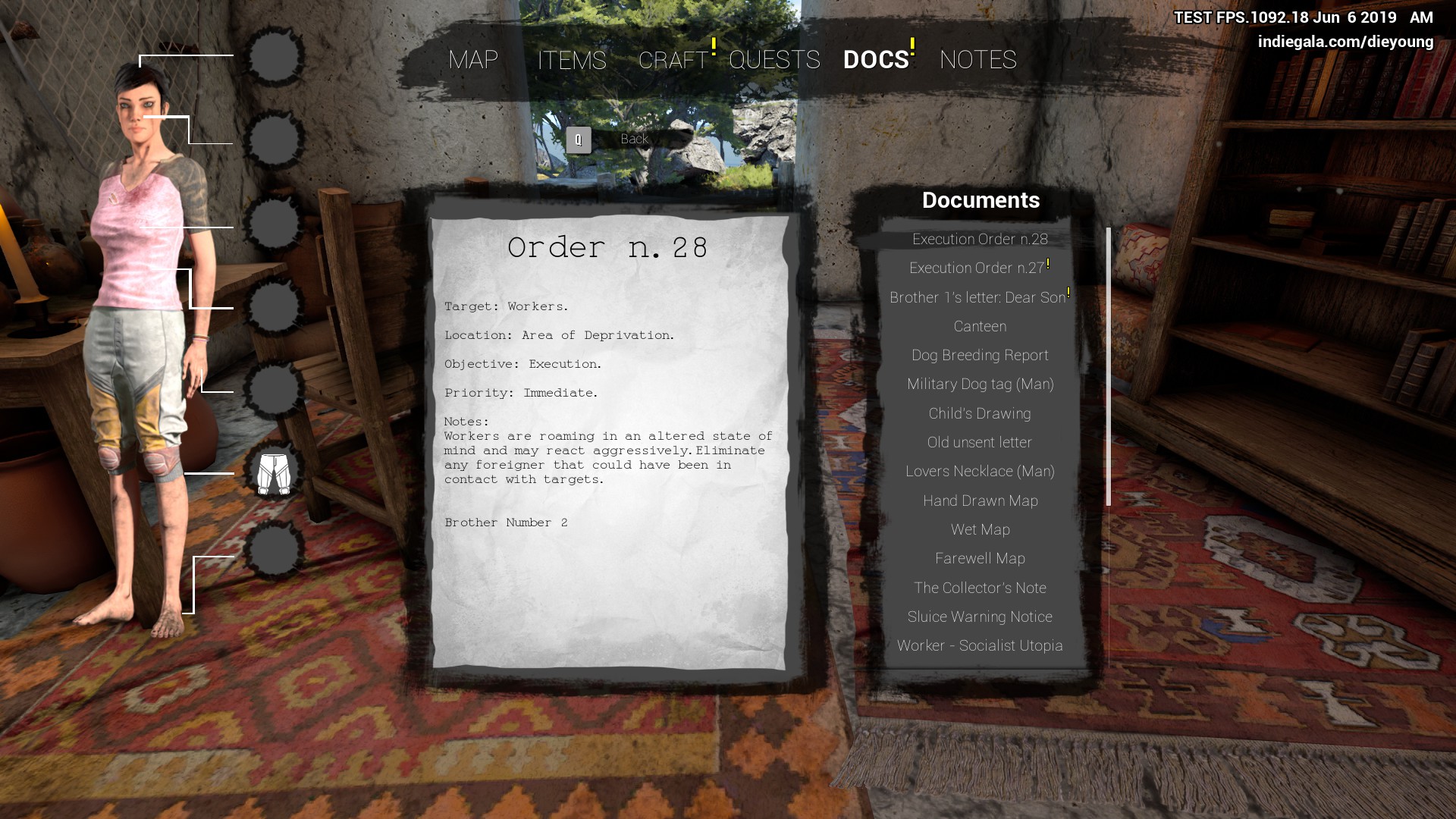Read Execution Order n.27 document
The image size is (1456, 819).
pos(977,268)
